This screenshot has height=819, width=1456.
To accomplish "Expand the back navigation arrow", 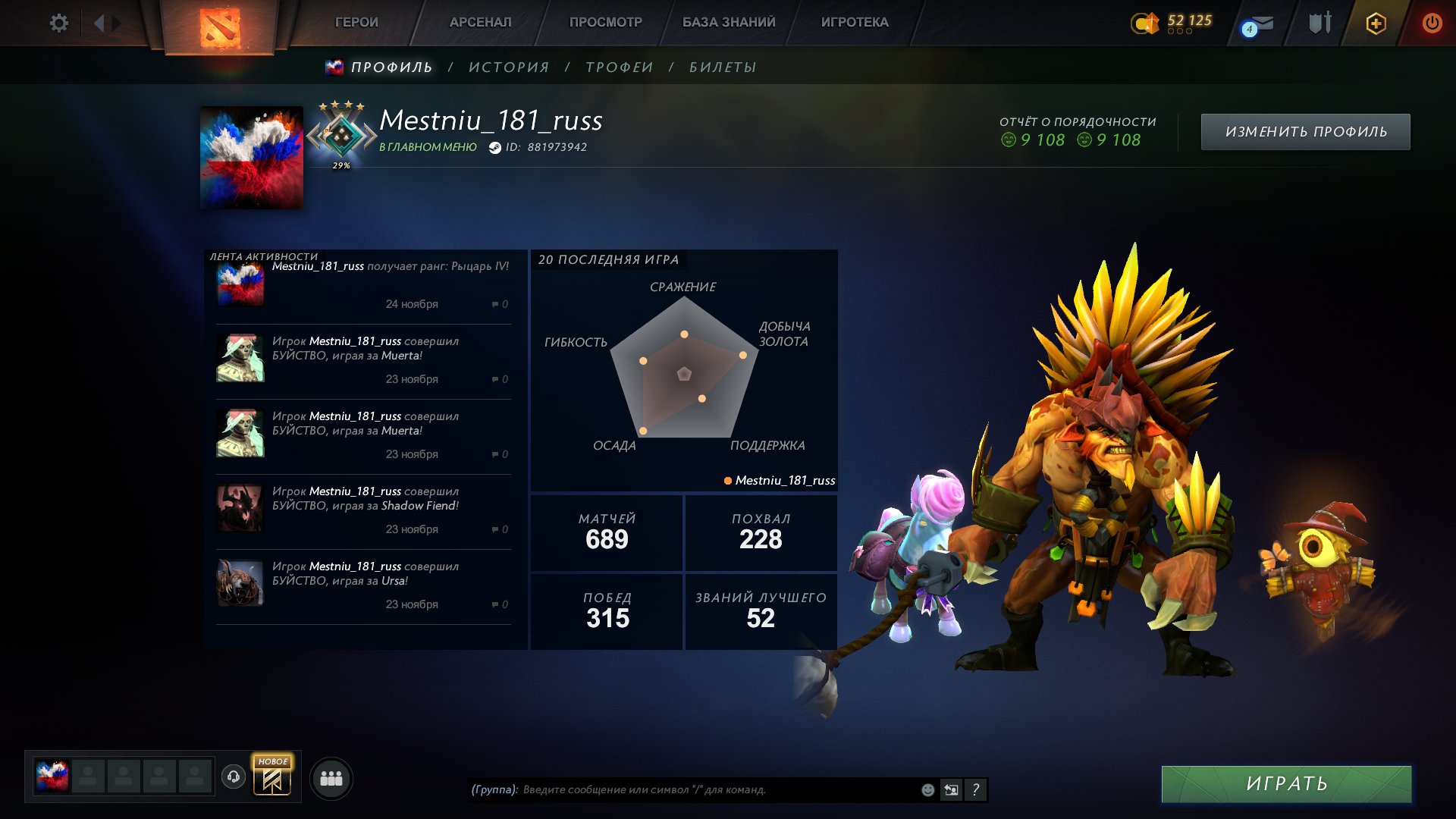I will [99, 23].
